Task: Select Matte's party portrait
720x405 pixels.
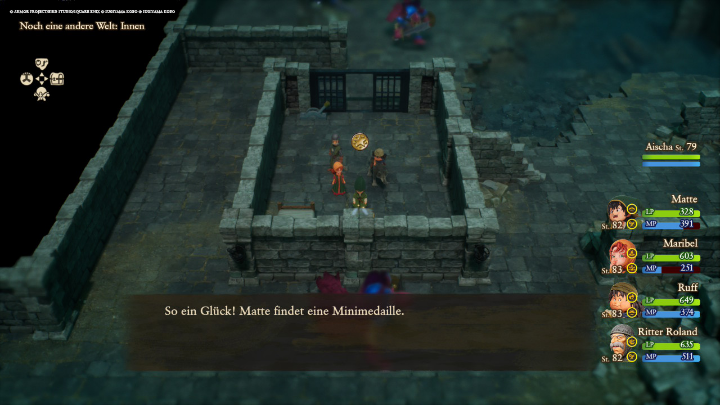Action: pyautogui.click(x=618, y=212)
